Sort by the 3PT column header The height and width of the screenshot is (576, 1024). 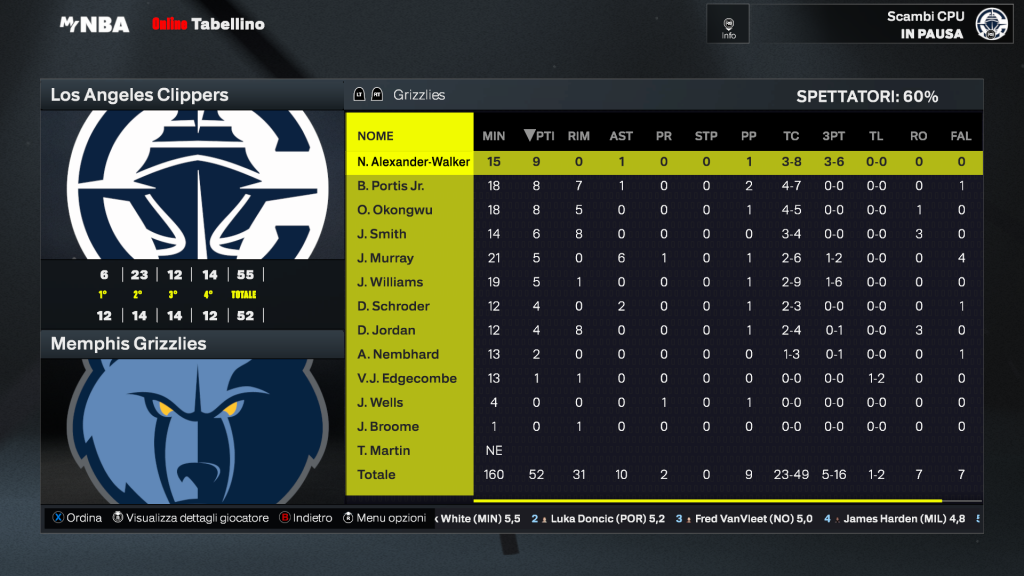point(833,136)
